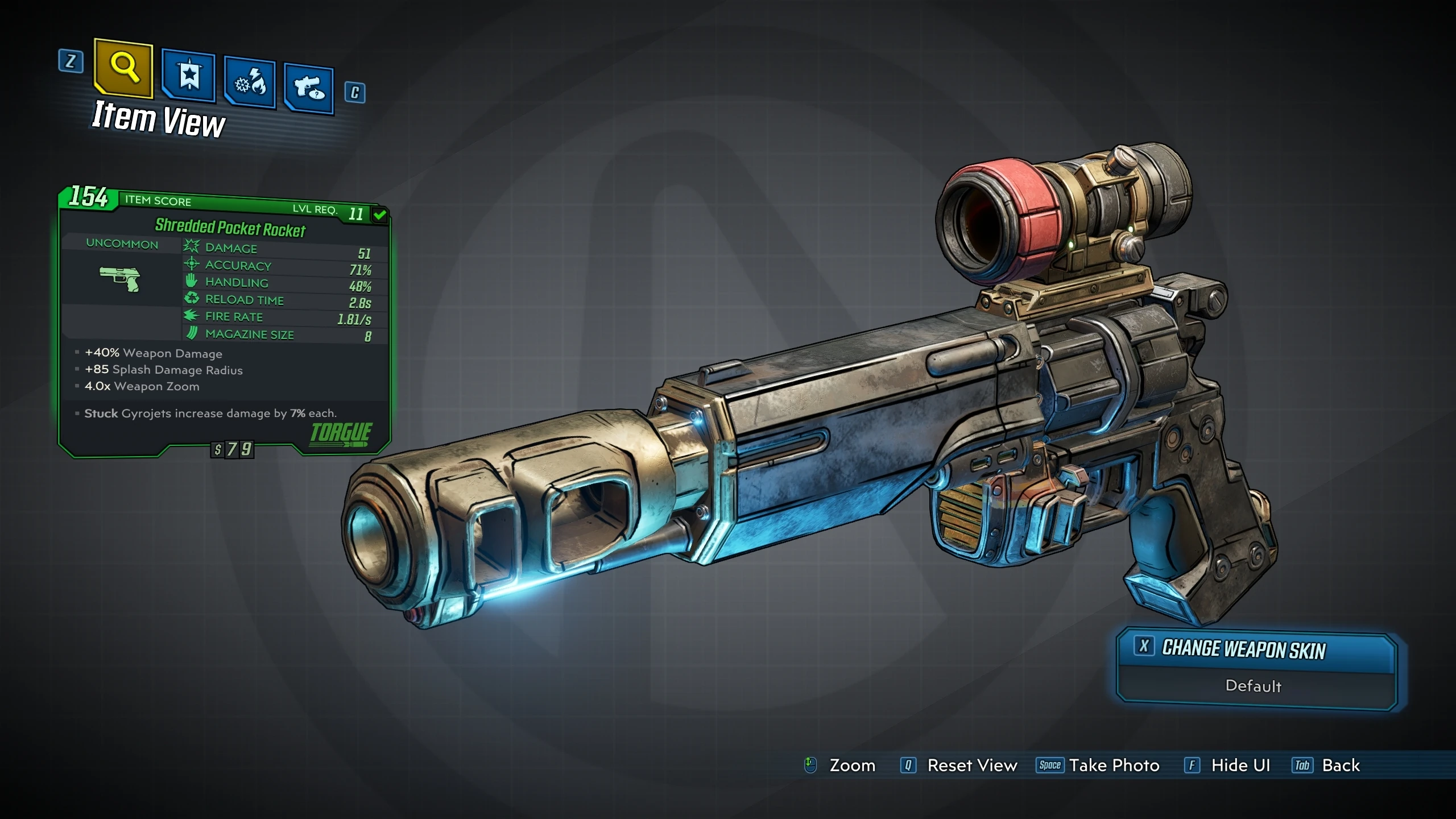Viewport: 1456px width, 819px height.
Task: Select the magnifying glass Item View tab
Action: pyautogui.click(x=124, y=68)
